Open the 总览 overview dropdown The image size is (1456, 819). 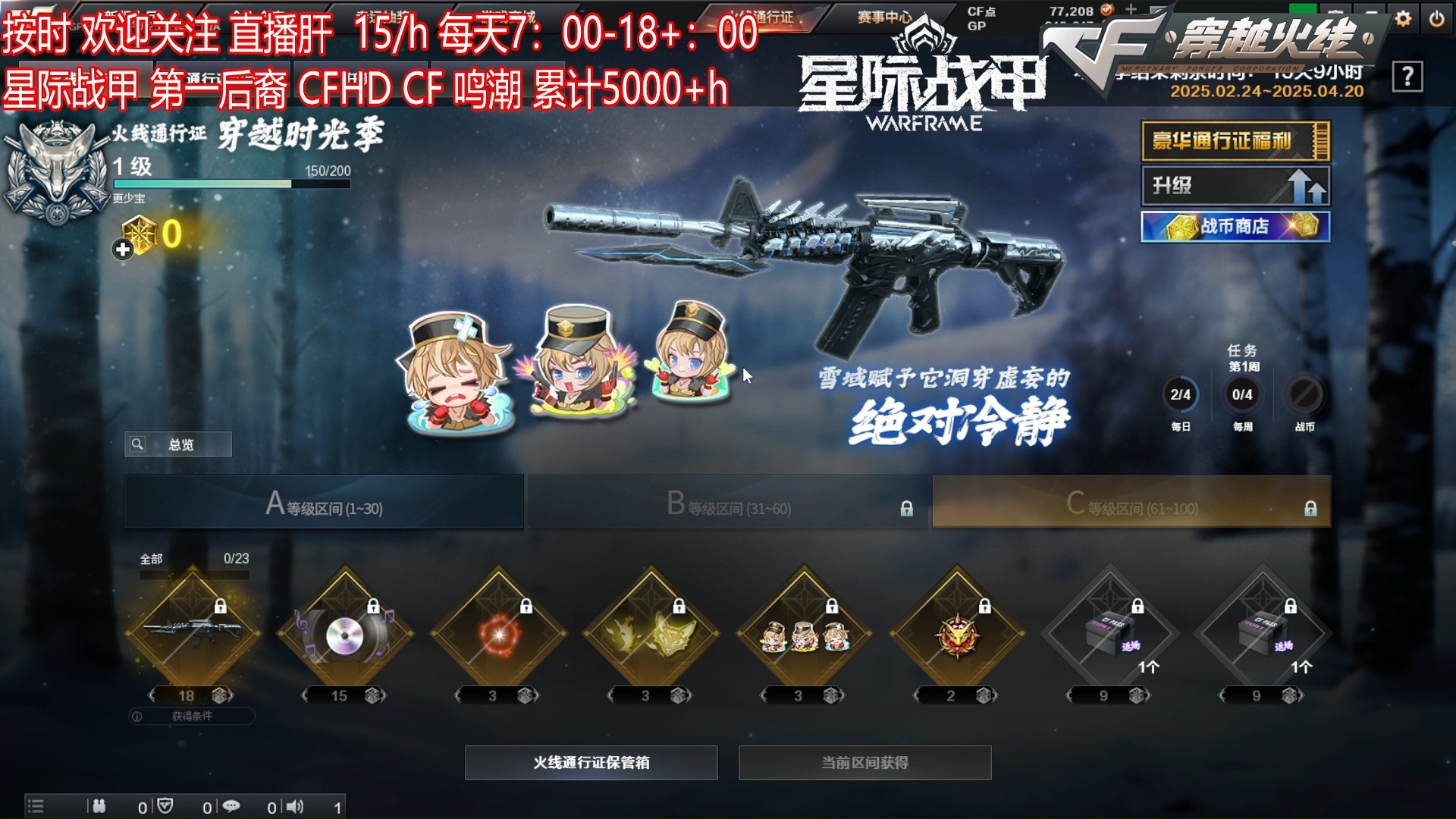178,444
